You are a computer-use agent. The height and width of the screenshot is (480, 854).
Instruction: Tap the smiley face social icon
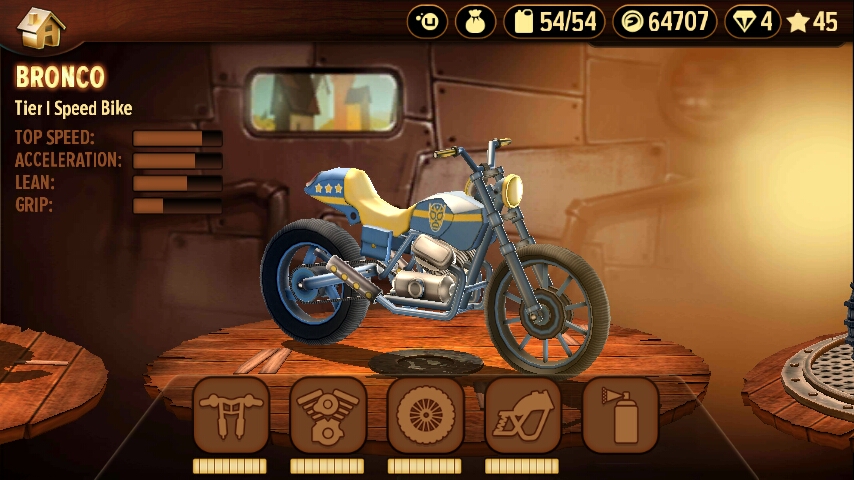pyautogui.click(x=429, y=21)
